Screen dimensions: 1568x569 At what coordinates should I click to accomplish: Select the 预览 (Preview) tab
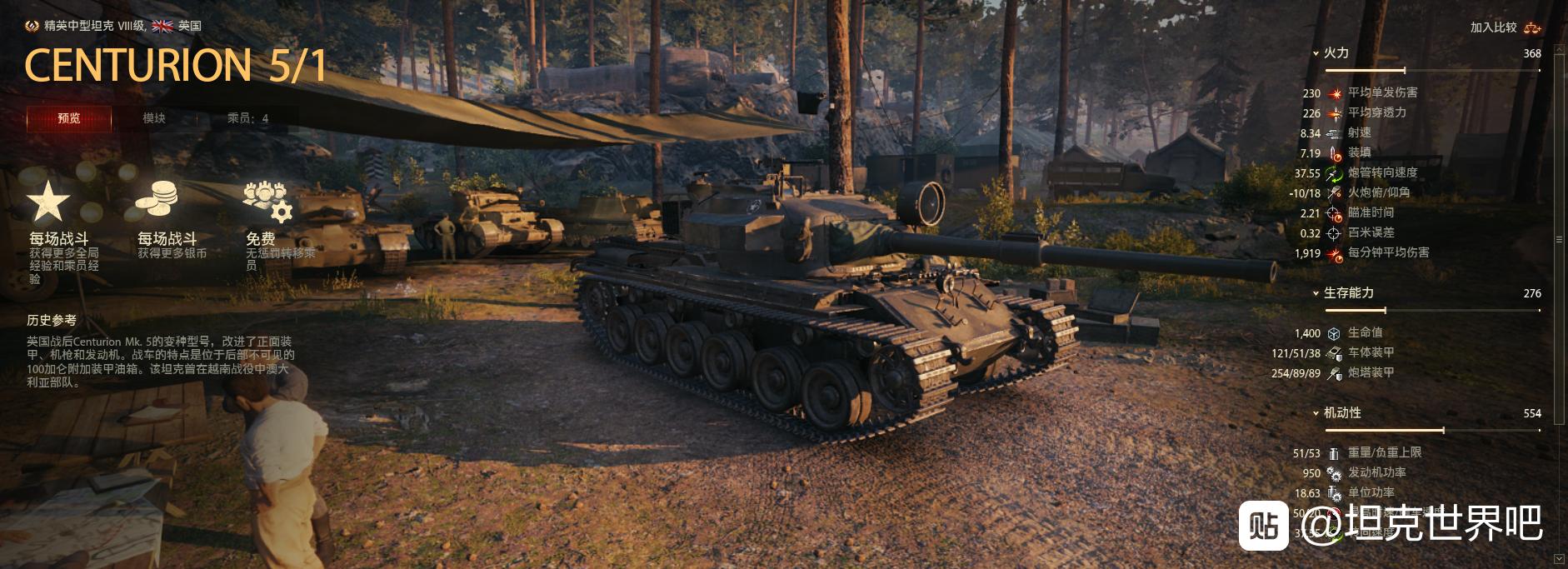coord(69,118)
